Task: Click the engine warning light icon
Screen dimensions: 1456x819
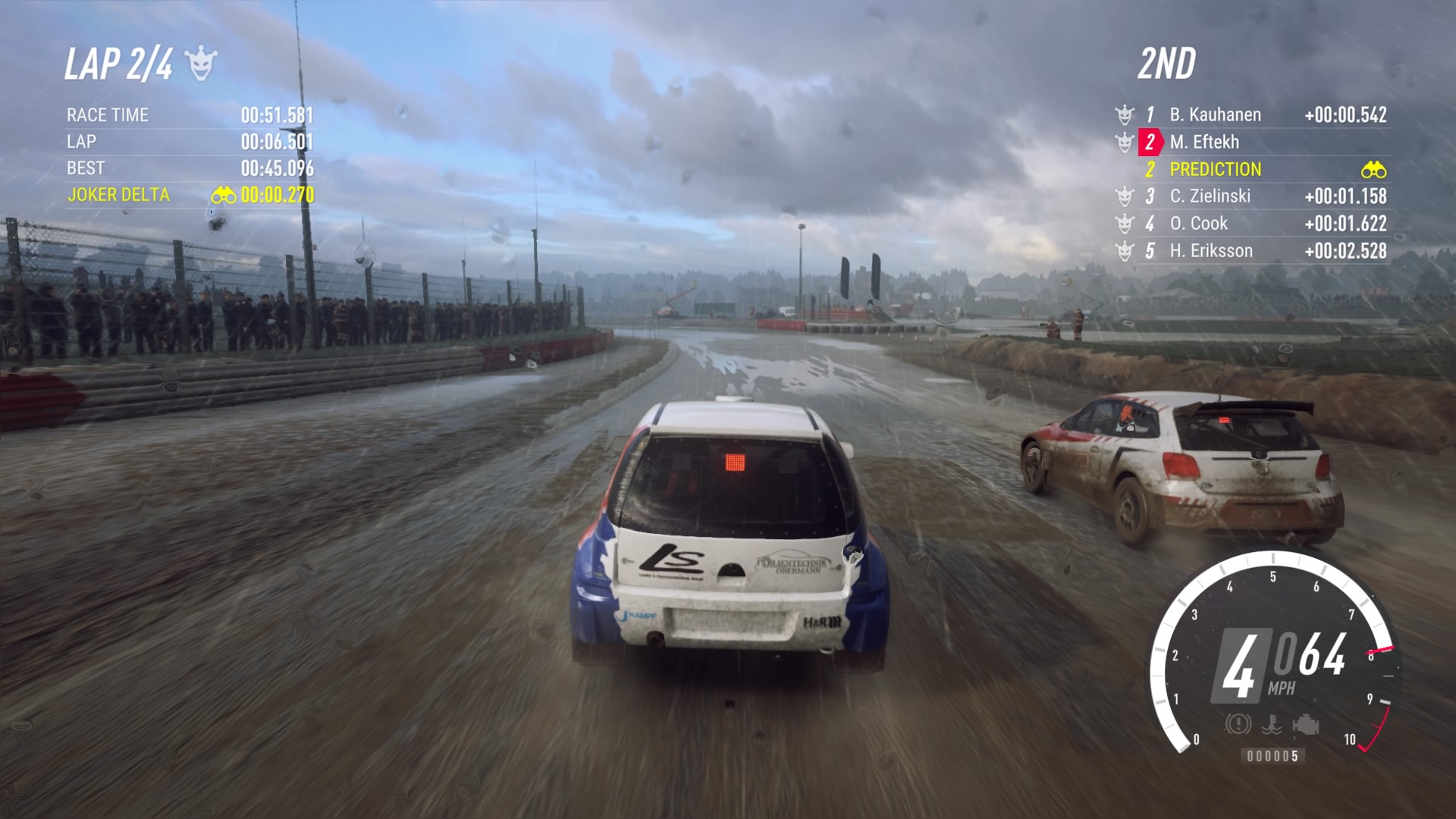Action: tap(1306, 724)
